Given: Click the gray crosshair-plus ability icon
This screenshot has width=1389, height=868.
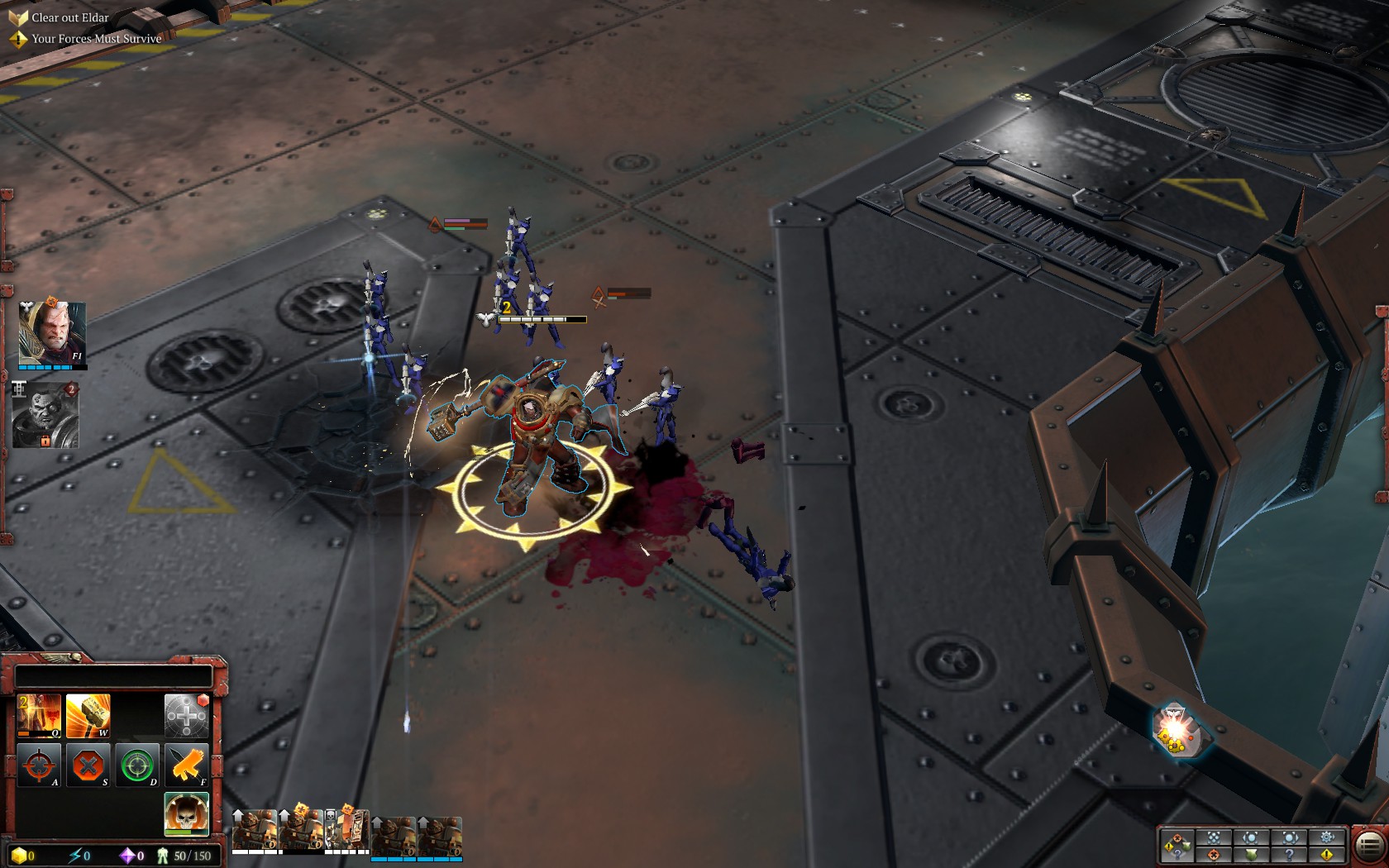Looking at the screenshot, I should coord(186,715).
